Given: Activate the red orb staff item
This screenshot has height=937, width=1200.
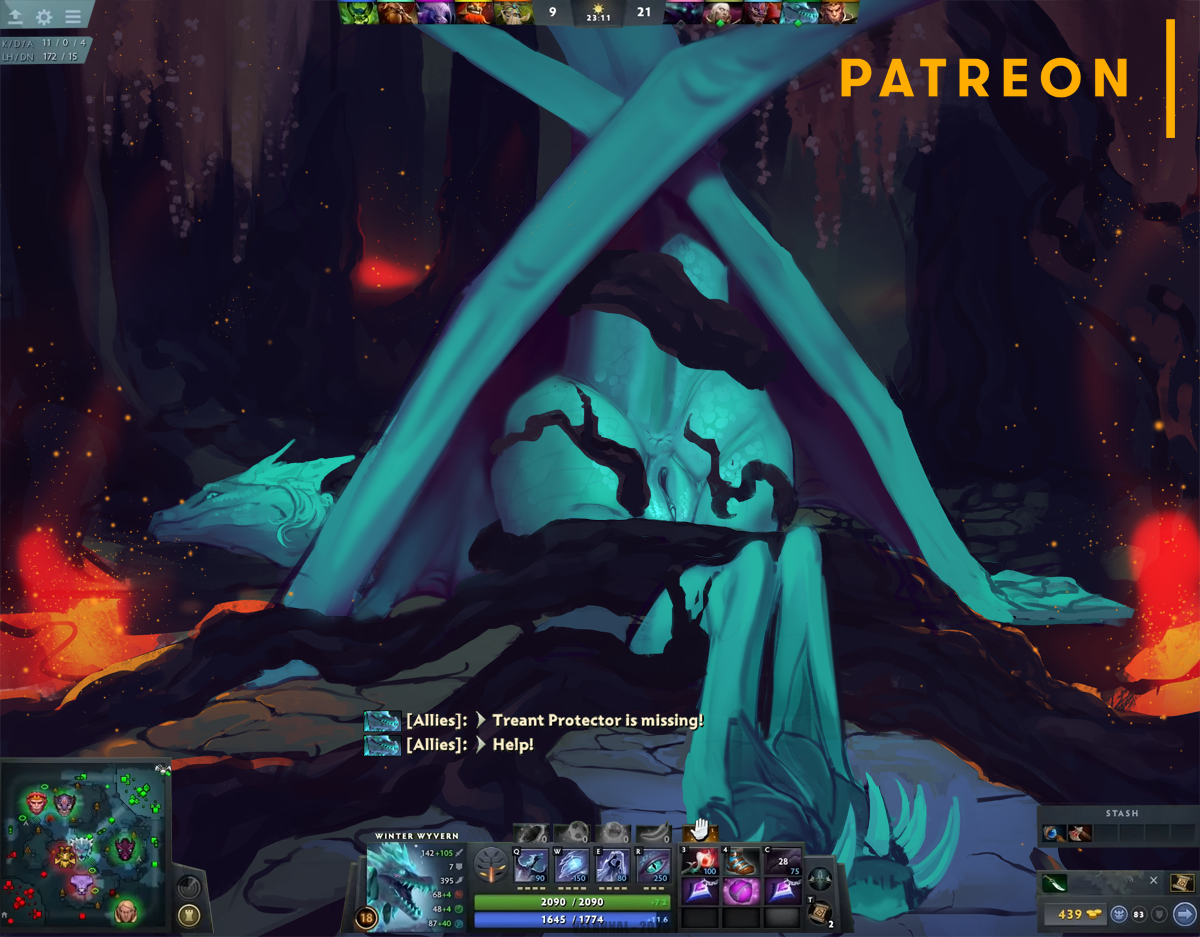Looking at the screenshot, I should click(700, 861).
